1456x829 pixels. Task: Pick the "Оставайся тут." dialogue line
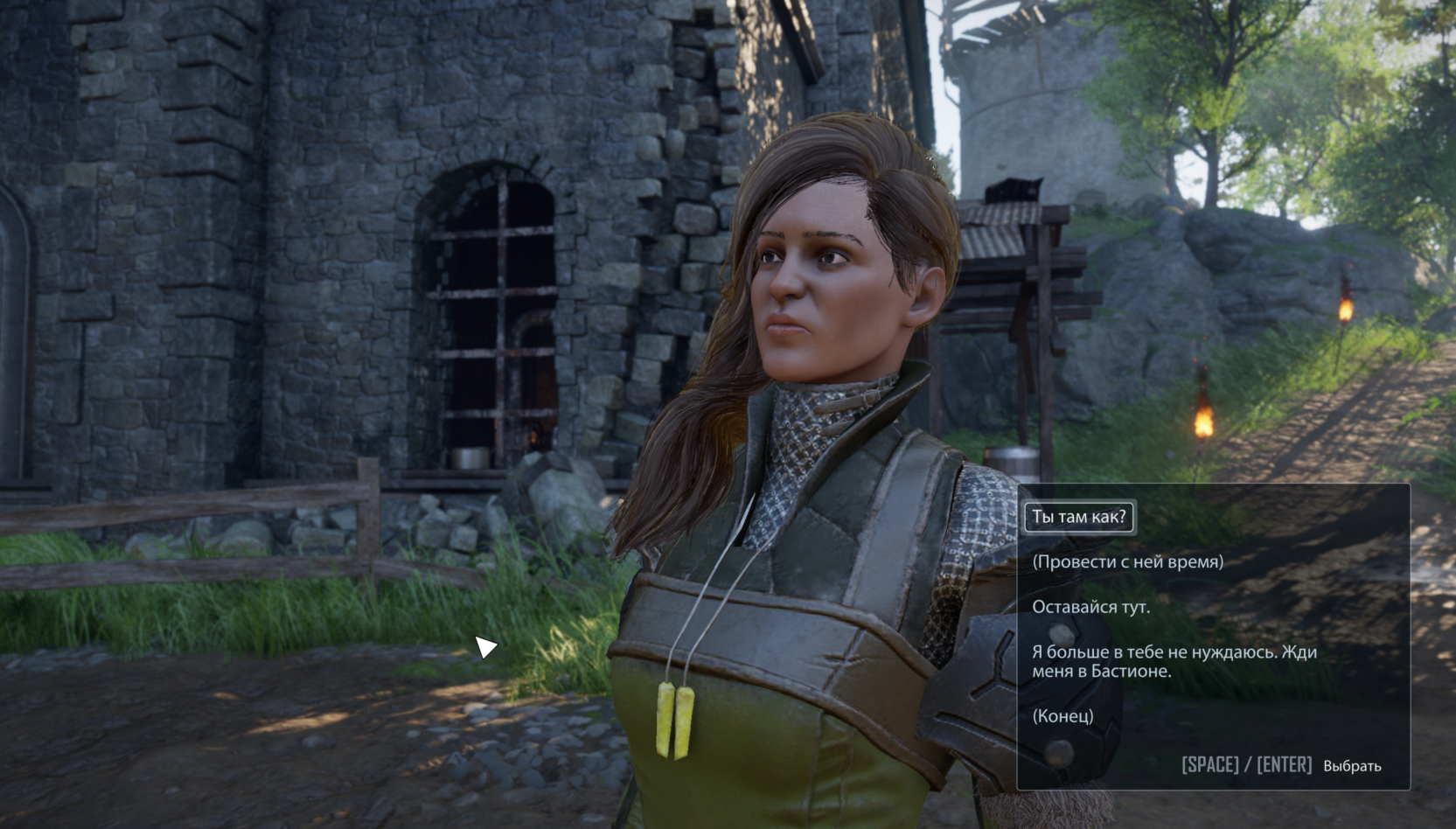1090,607
